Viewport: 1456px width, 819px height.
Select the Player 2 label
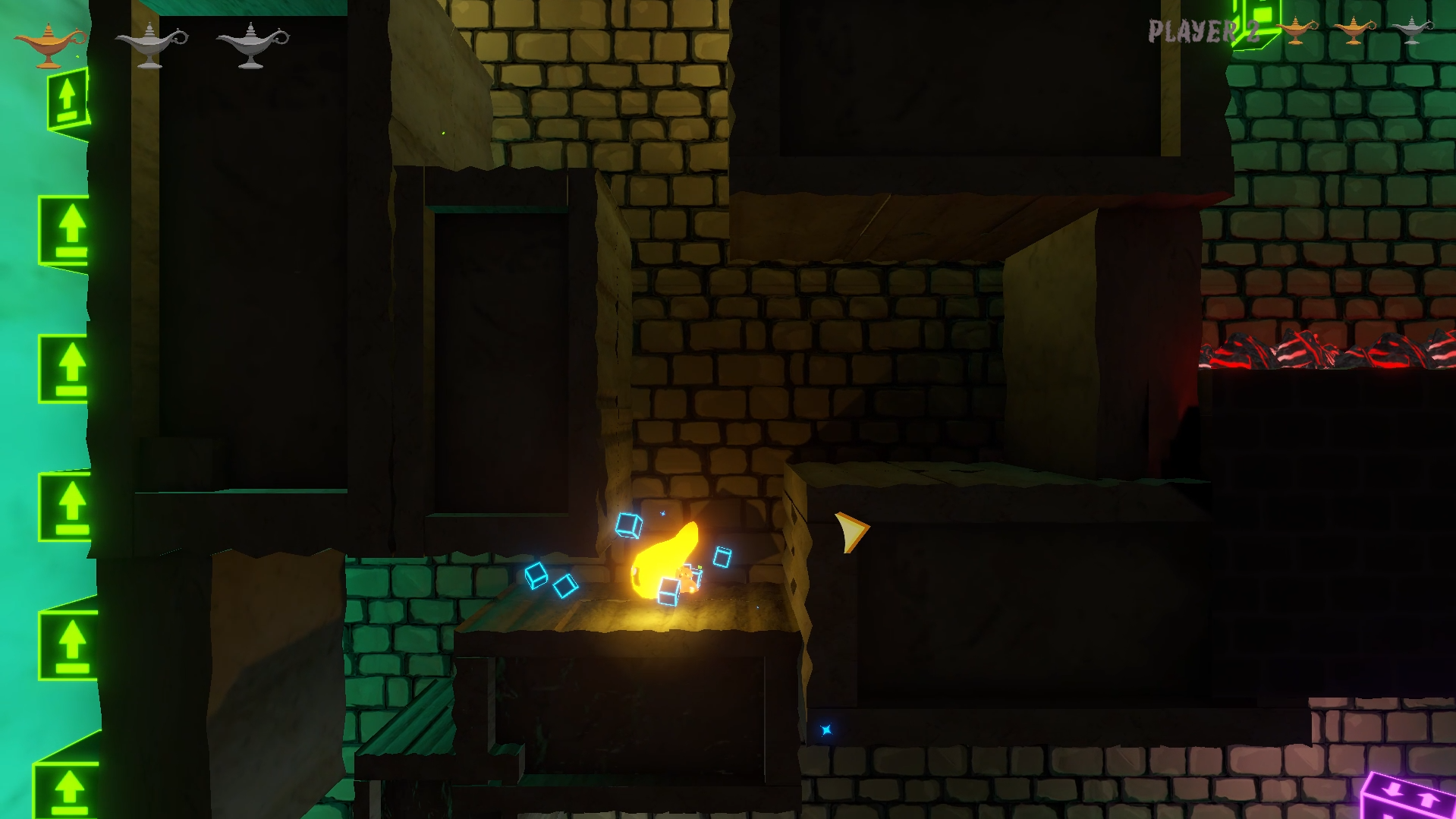pyautogui.click(x=1203, y=32)
